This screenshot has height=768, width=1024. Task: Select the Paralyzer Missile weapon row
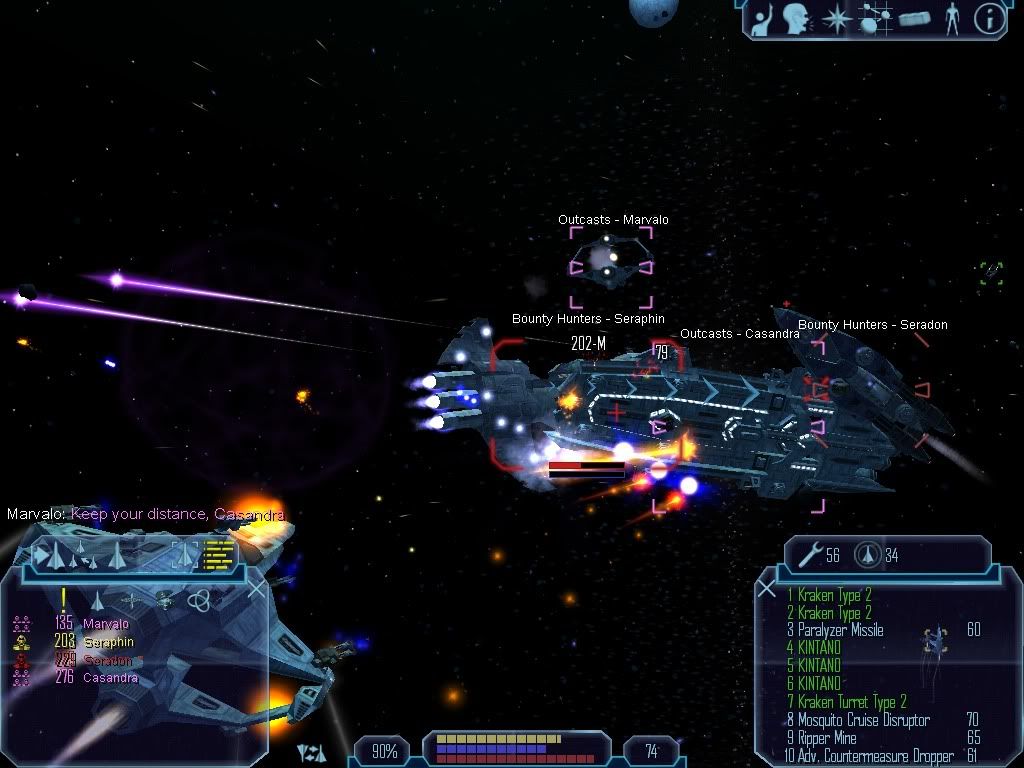tap(840, 630)
